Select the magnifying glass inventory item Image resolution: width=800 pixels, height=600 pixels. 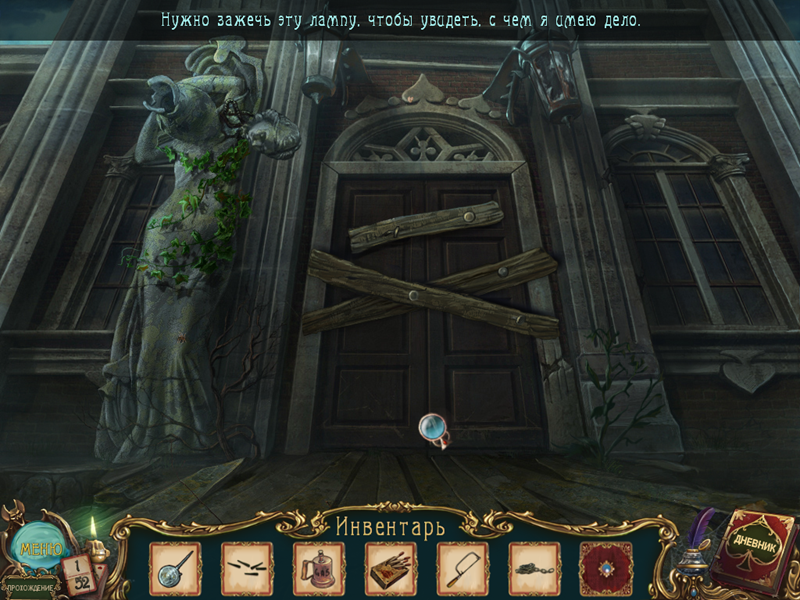175,567
